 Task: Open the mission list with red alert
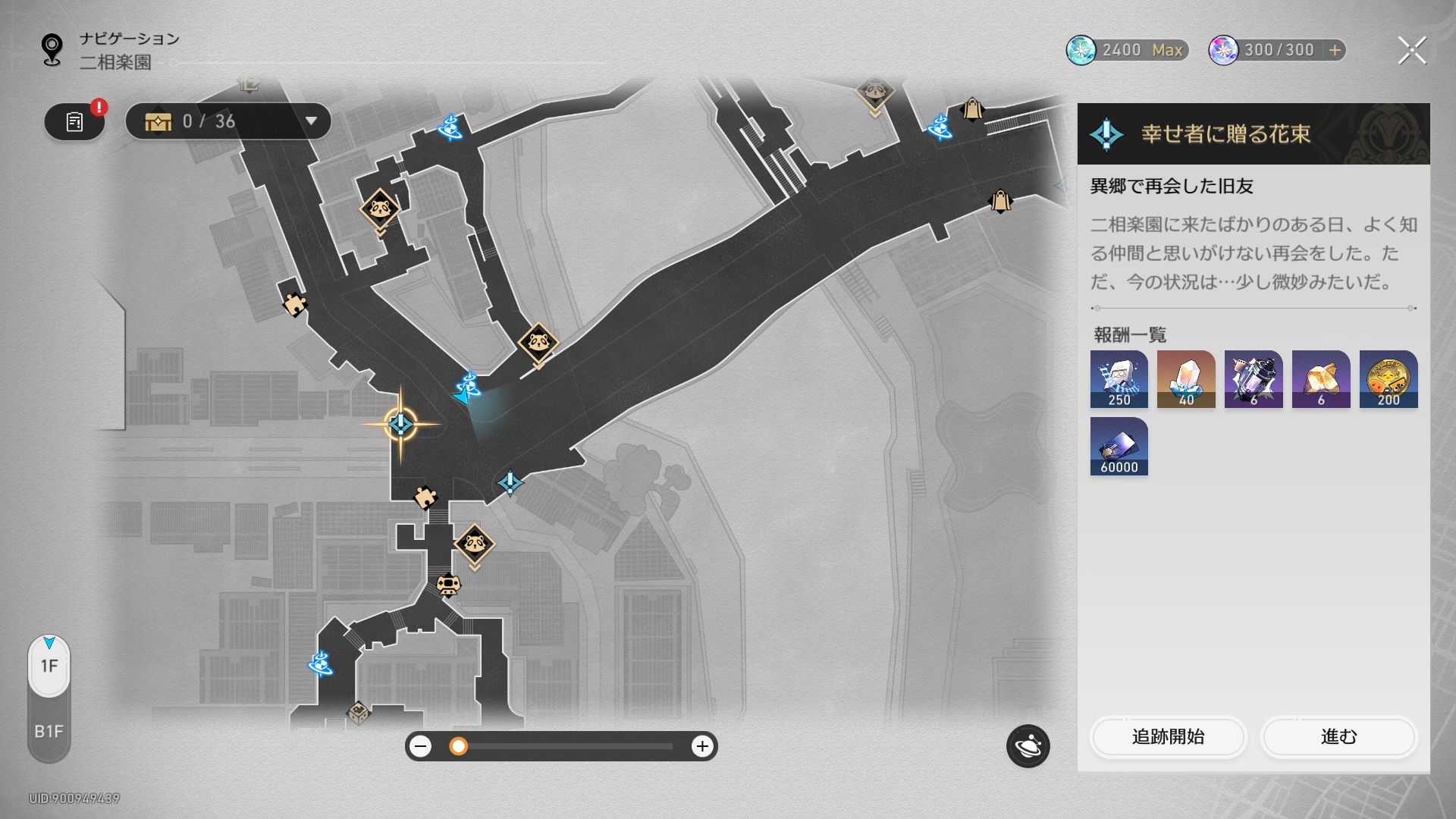(74, 121)
